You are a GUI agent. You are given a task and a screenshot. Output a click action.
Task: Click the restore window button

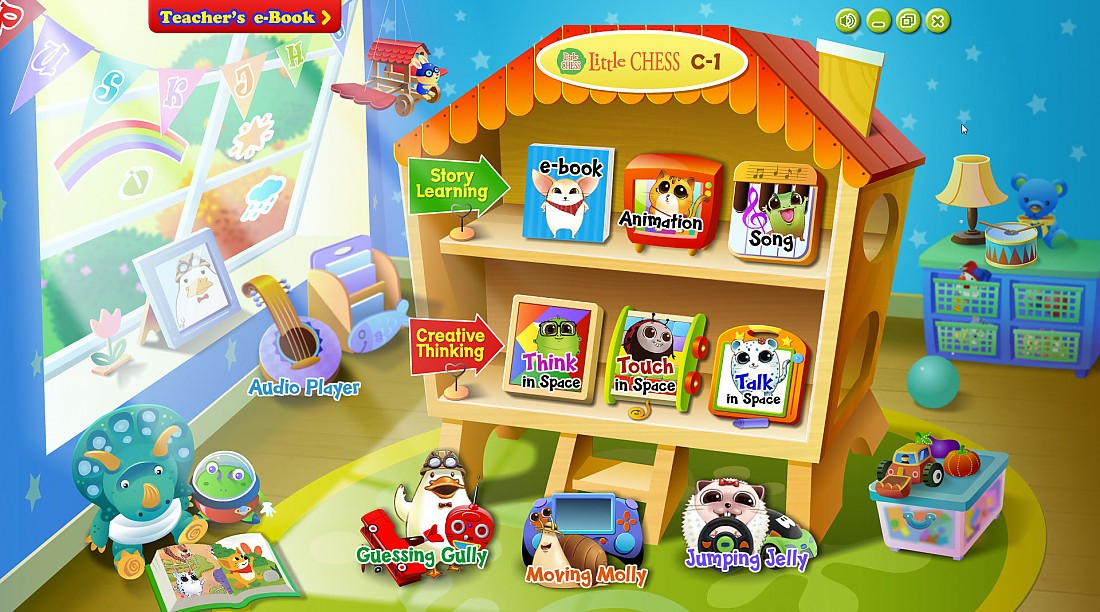tap(907, 20)
